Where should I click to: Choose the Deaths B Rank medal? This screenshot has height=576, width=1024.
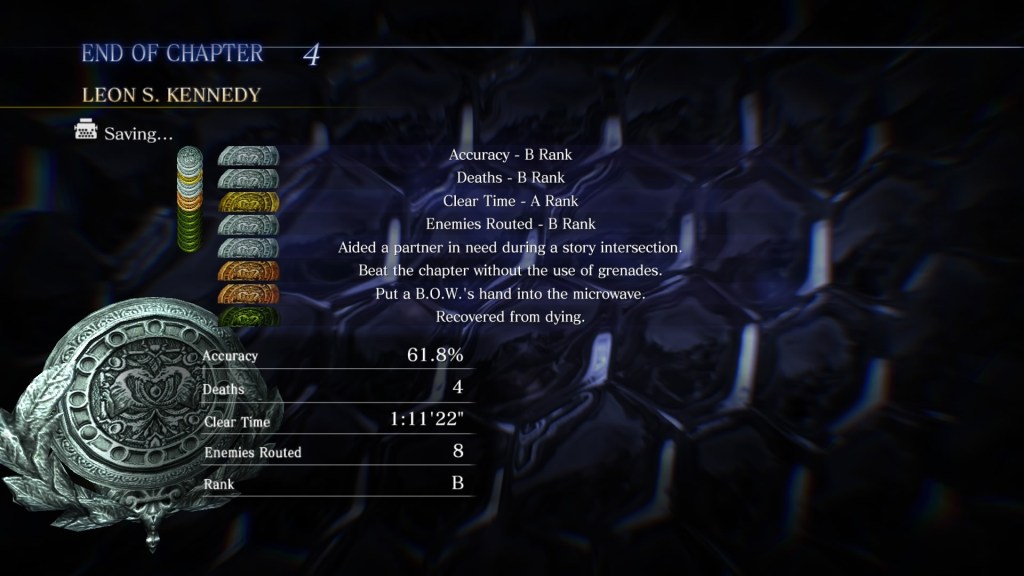click(248, 179)
